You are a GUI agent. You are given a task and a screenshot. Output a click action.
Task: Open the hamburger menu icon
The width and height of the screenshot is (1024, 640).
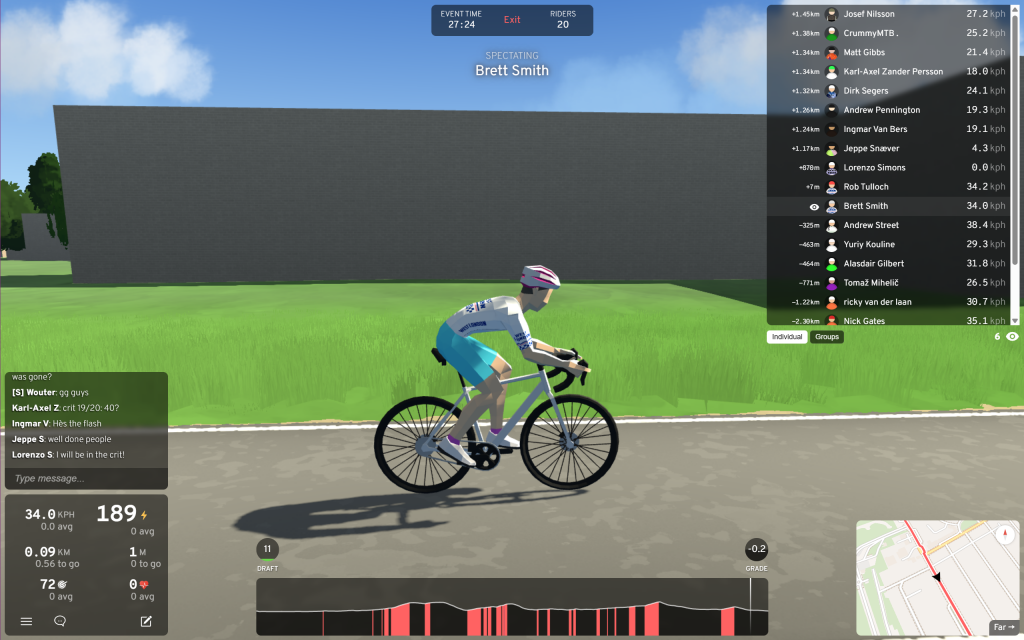[27, 621]
